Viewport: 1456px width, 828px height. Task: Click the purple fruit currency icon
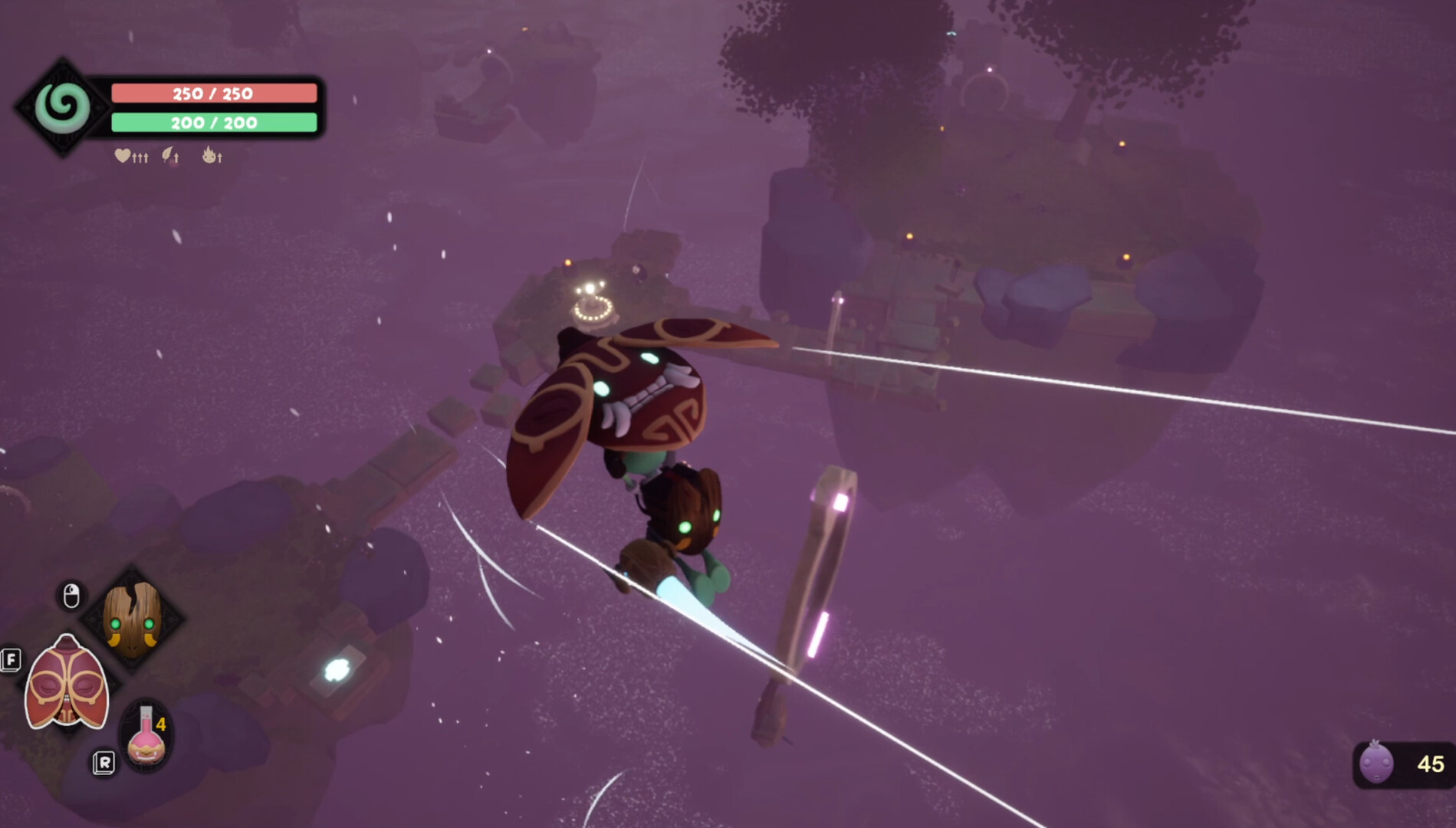(x=1375, y=763)
